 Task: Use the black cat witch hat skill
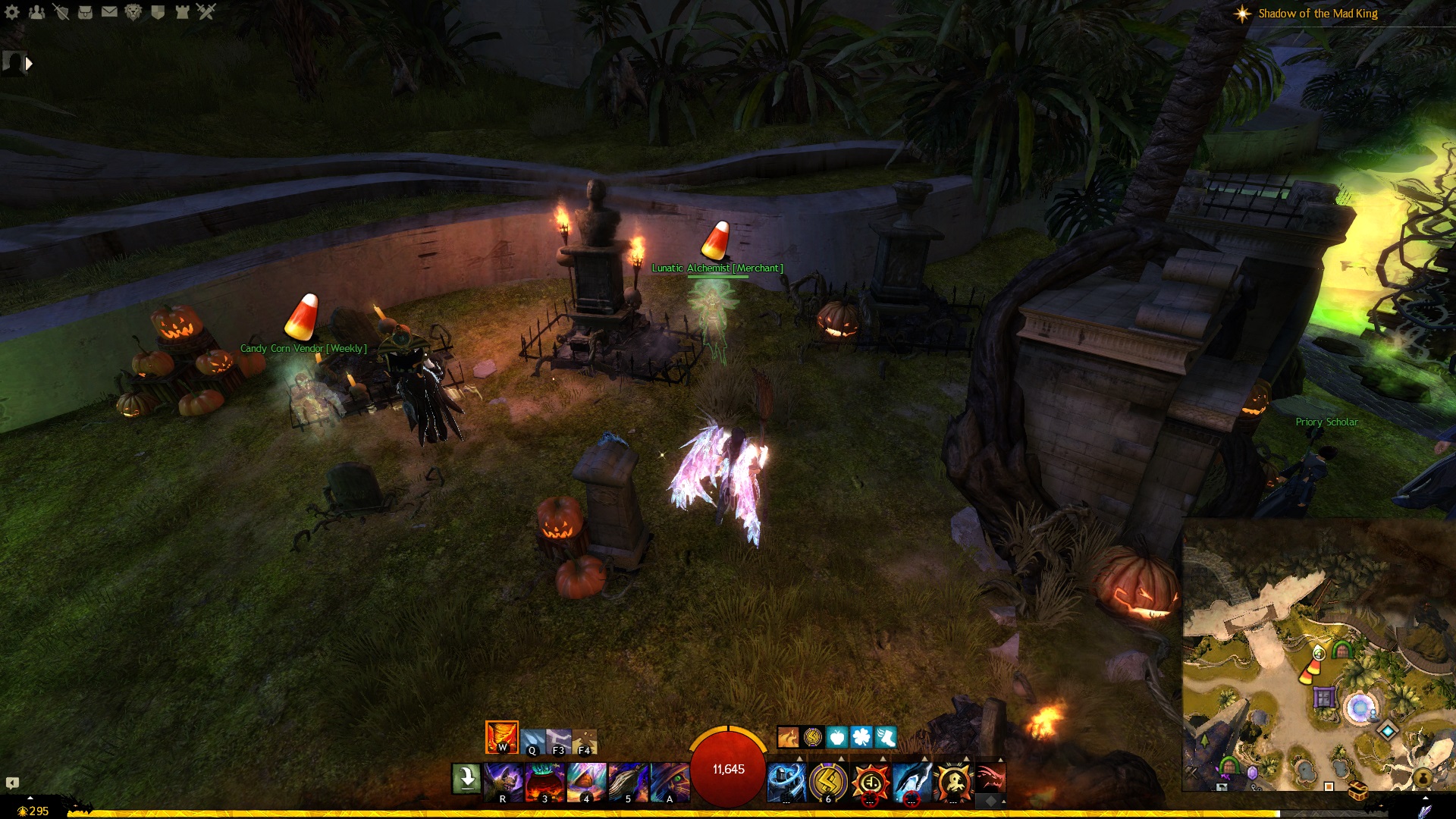(670, 782)
